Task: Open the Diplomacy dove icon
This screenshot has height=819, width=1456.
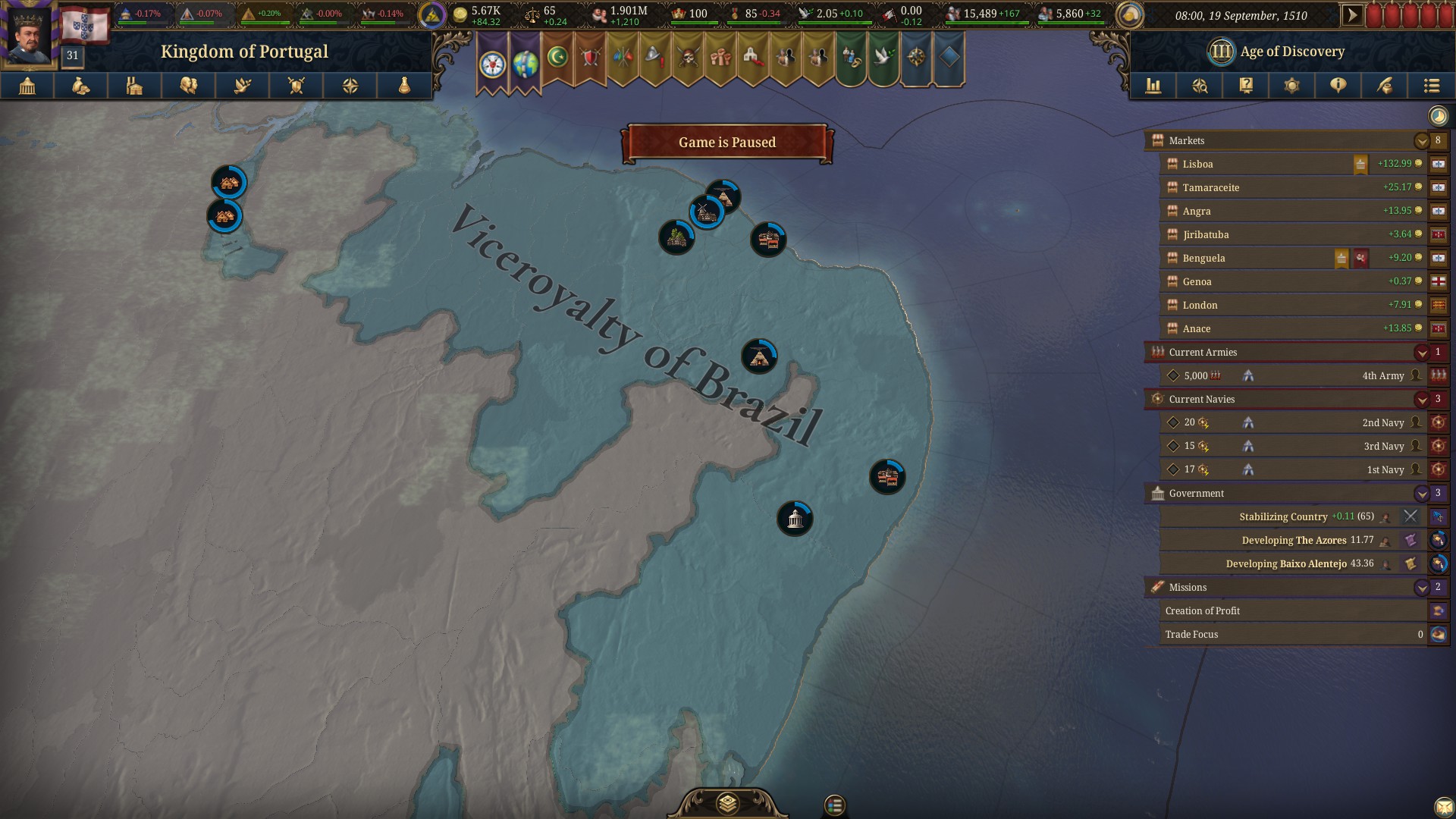Action: coord(242,86)
